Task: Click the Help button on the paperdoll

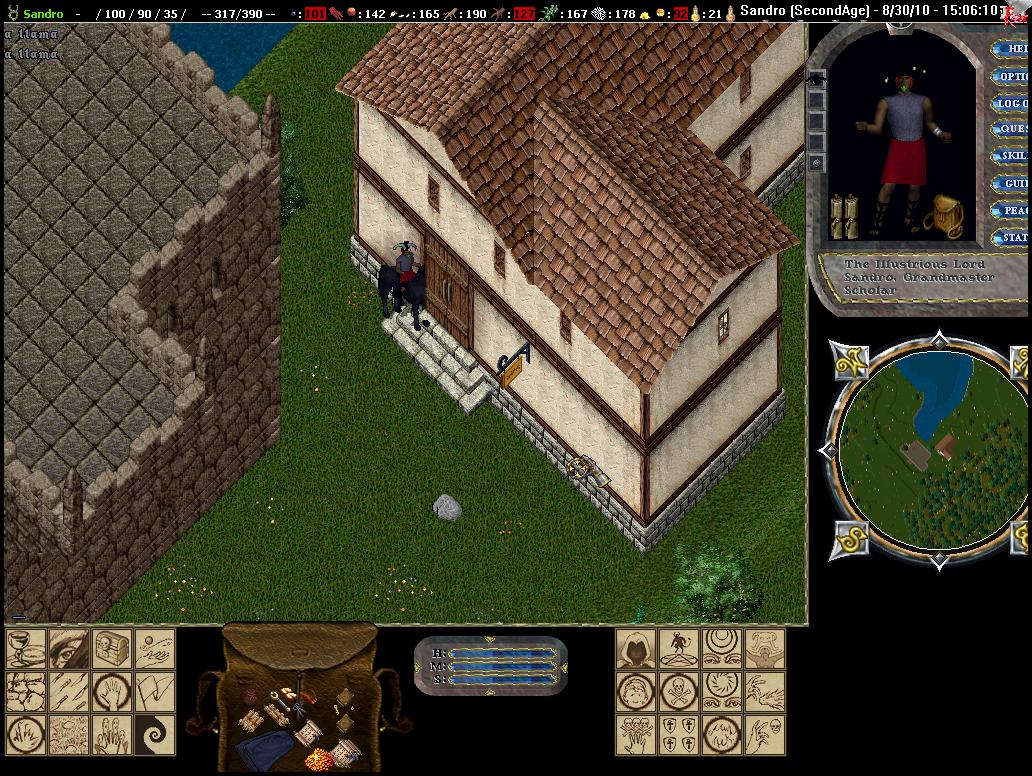Action: tap(1012, 49)
